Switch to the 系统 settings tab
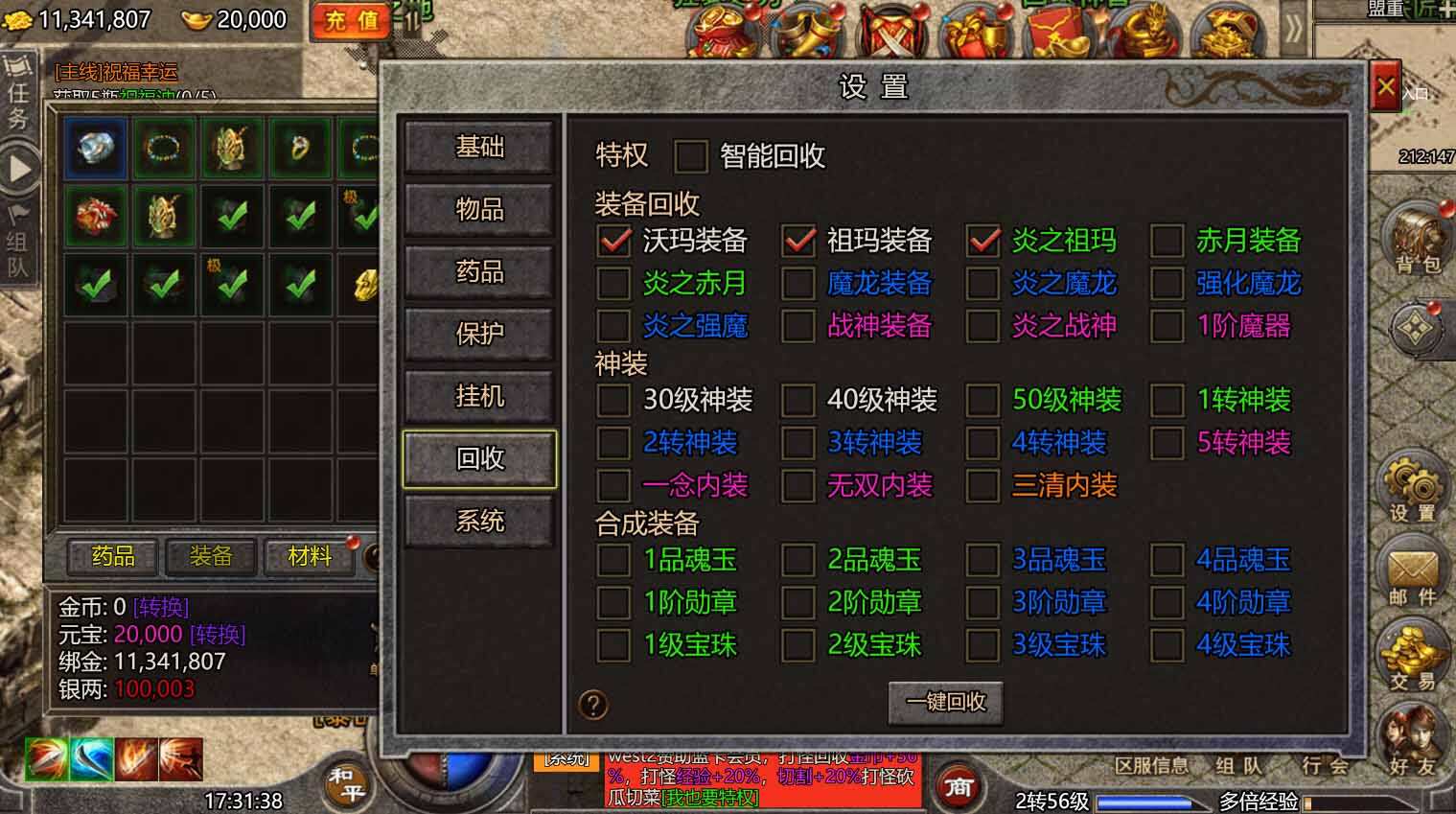Viewport: 1456px width, 814px height. pos(479,521)
